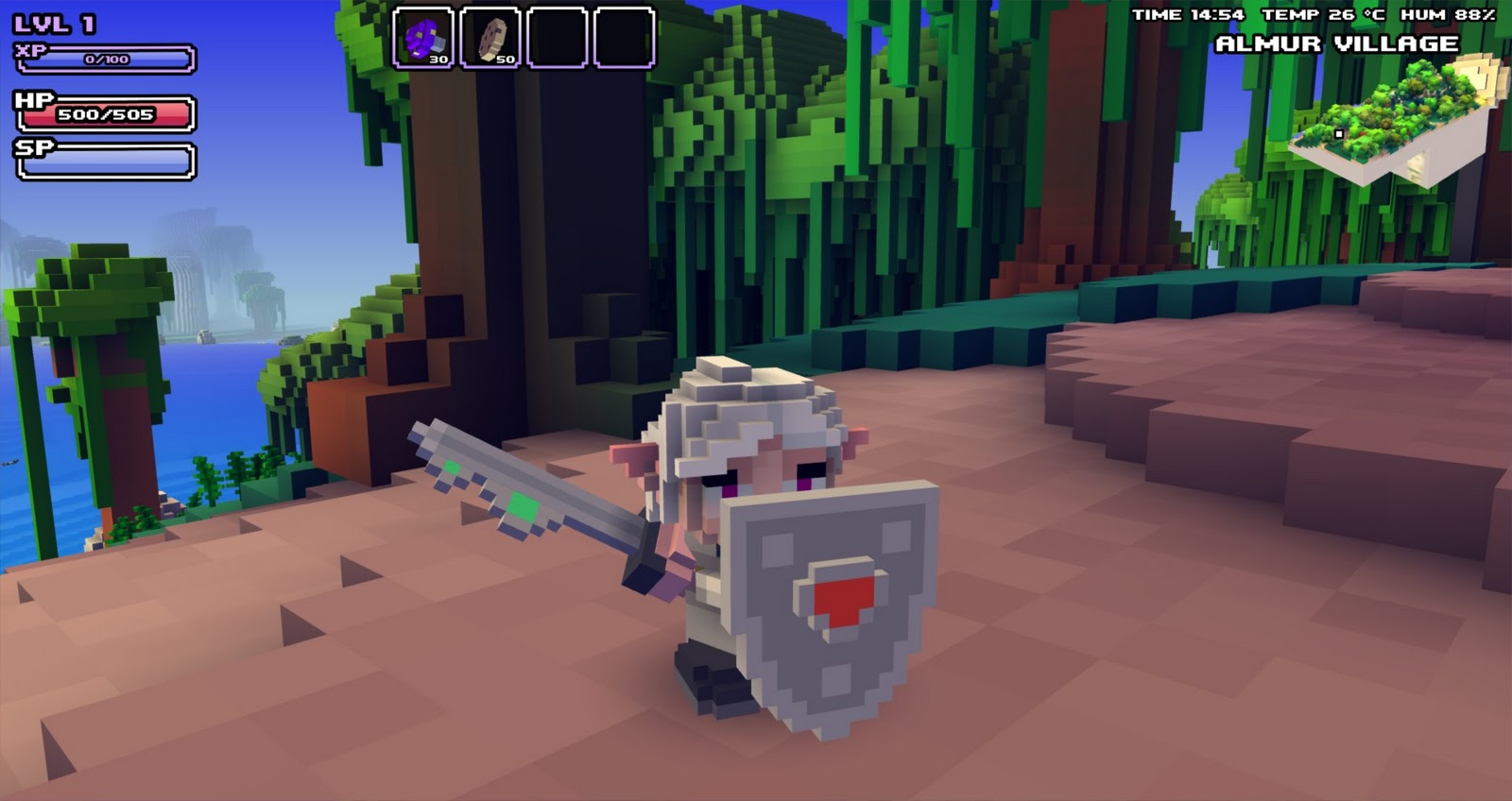Click the white player marker on the minimap
The width and height of the screenshot is (1512, 801).
(1340, 133)
